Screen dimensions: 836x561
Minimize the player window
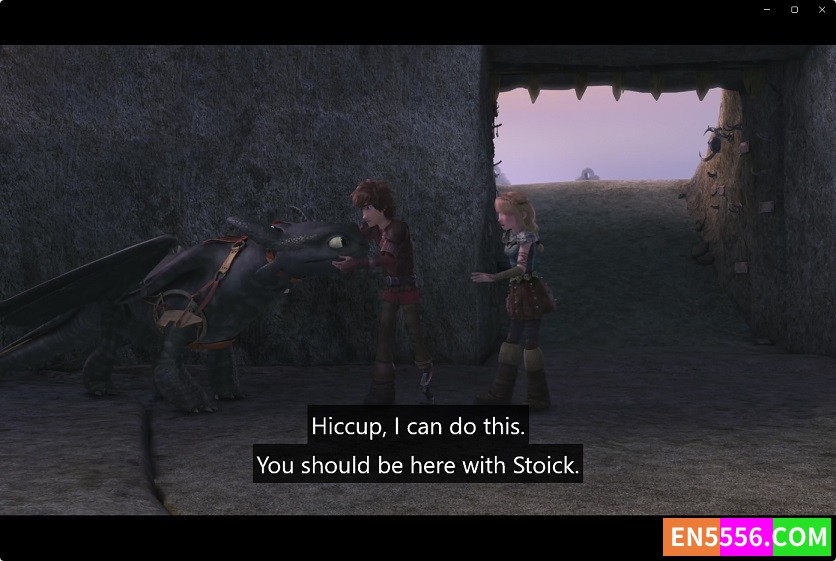click(x=767, y=10)
